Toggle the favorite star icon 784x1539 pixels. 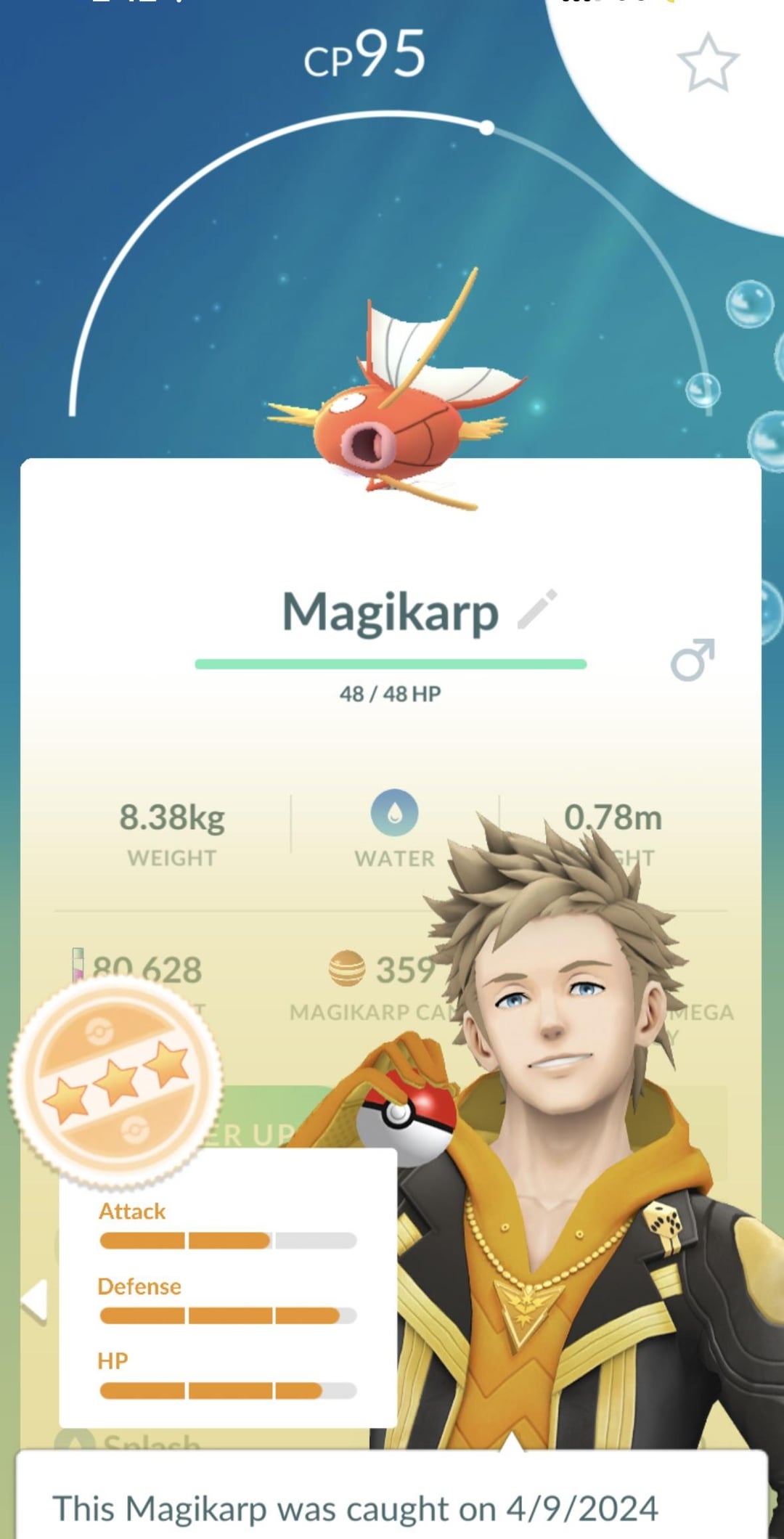(x=708, y=63)
